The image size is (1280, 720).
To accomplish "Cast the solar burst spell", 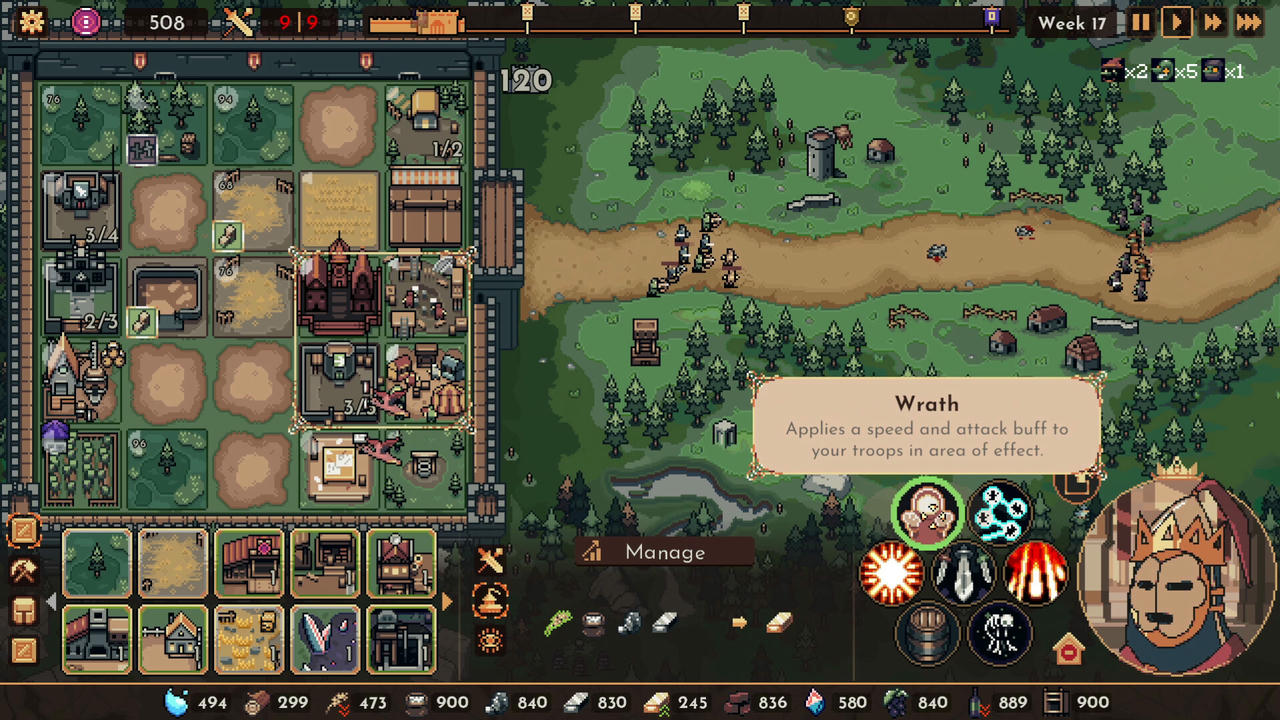I will [890, 572].
